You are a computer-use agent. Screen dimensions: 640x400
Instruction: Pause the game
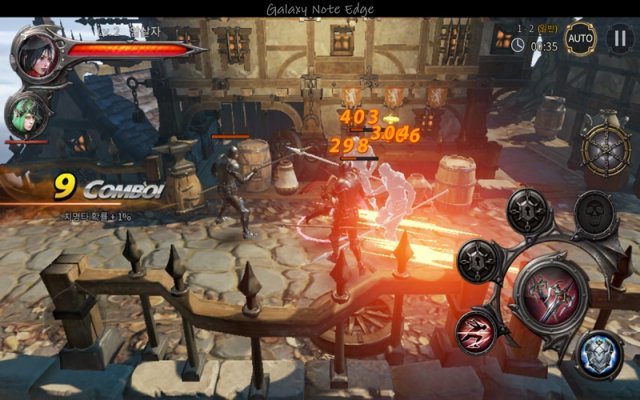coord(618,39)
